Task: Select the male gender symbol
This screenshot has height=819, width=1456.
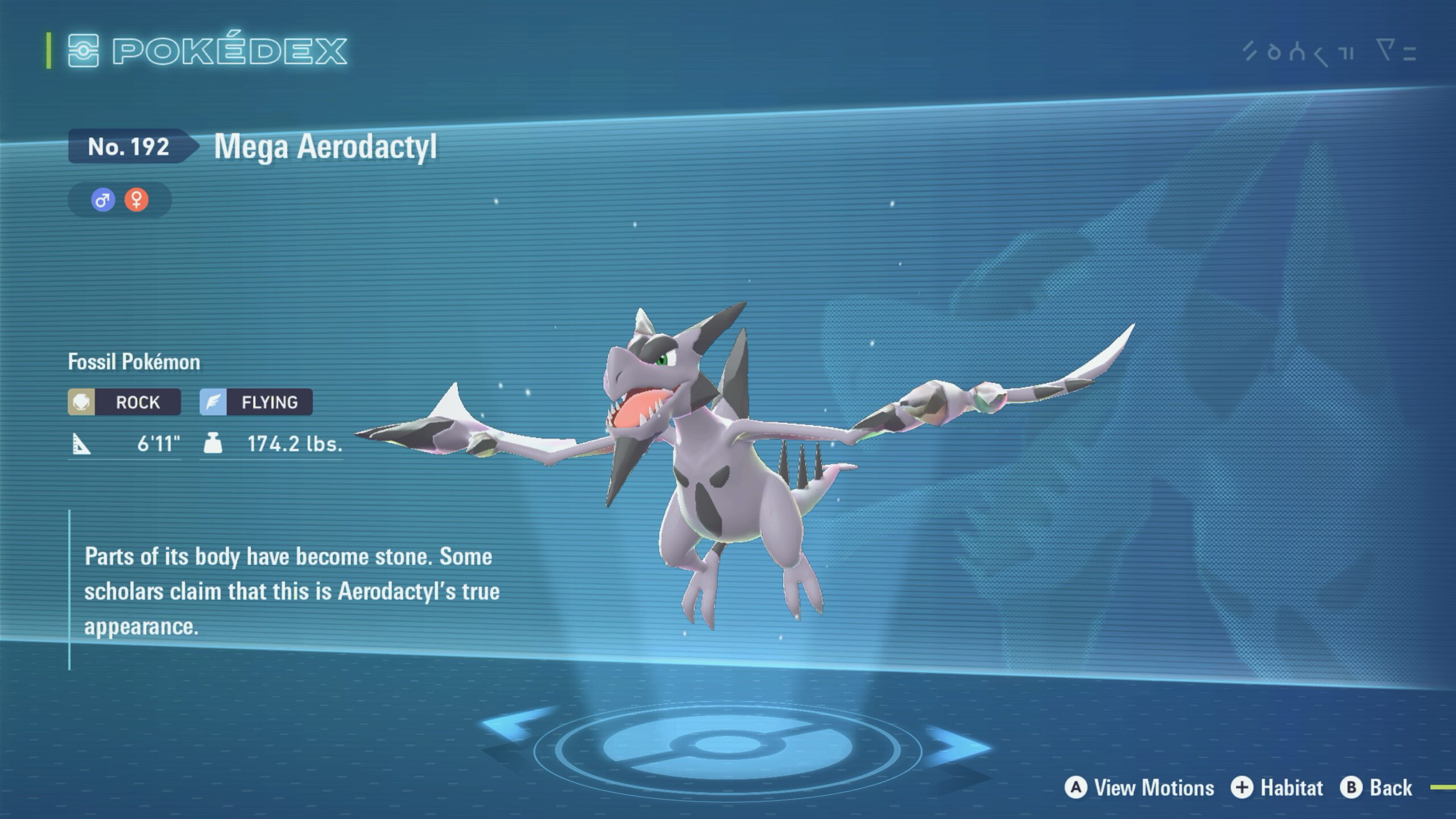Action: (x=103, y=200)
